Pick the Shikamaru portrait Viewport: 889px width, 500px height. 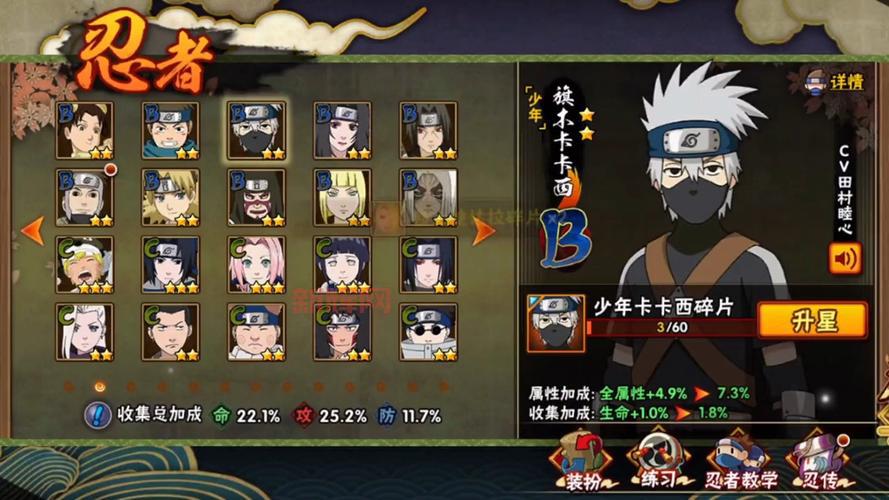170,332
